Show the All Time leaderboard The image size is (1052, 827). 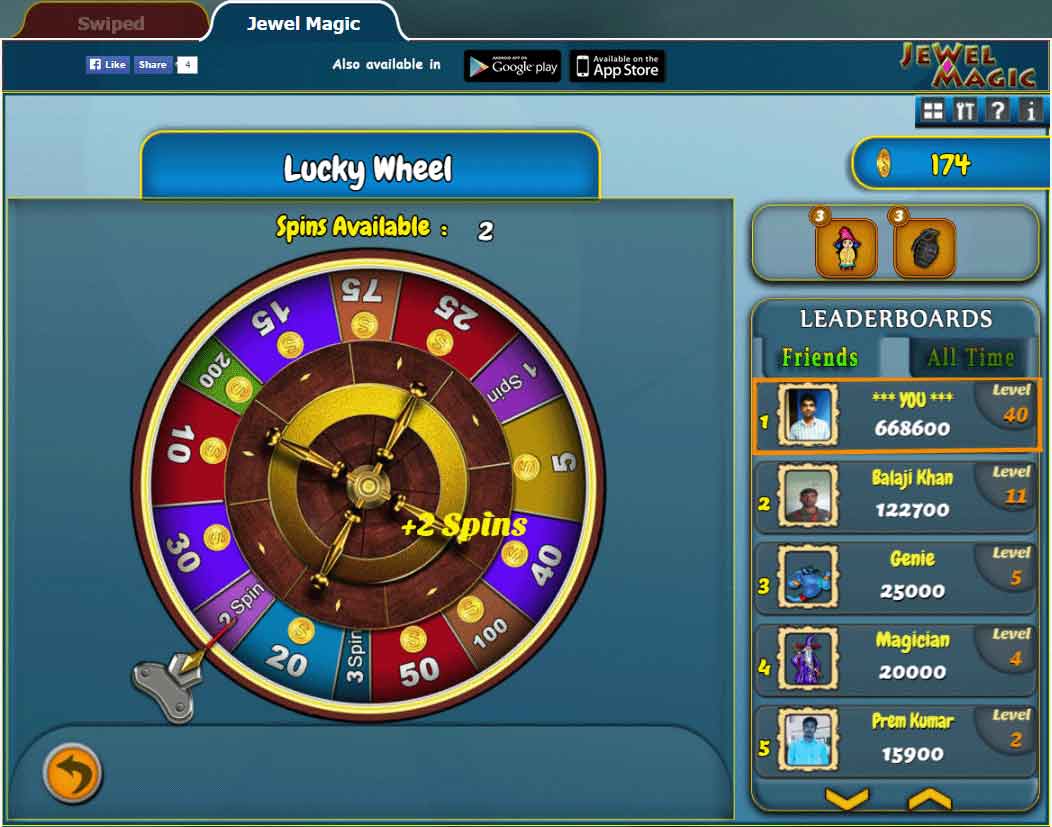click(x=970, y=357)
